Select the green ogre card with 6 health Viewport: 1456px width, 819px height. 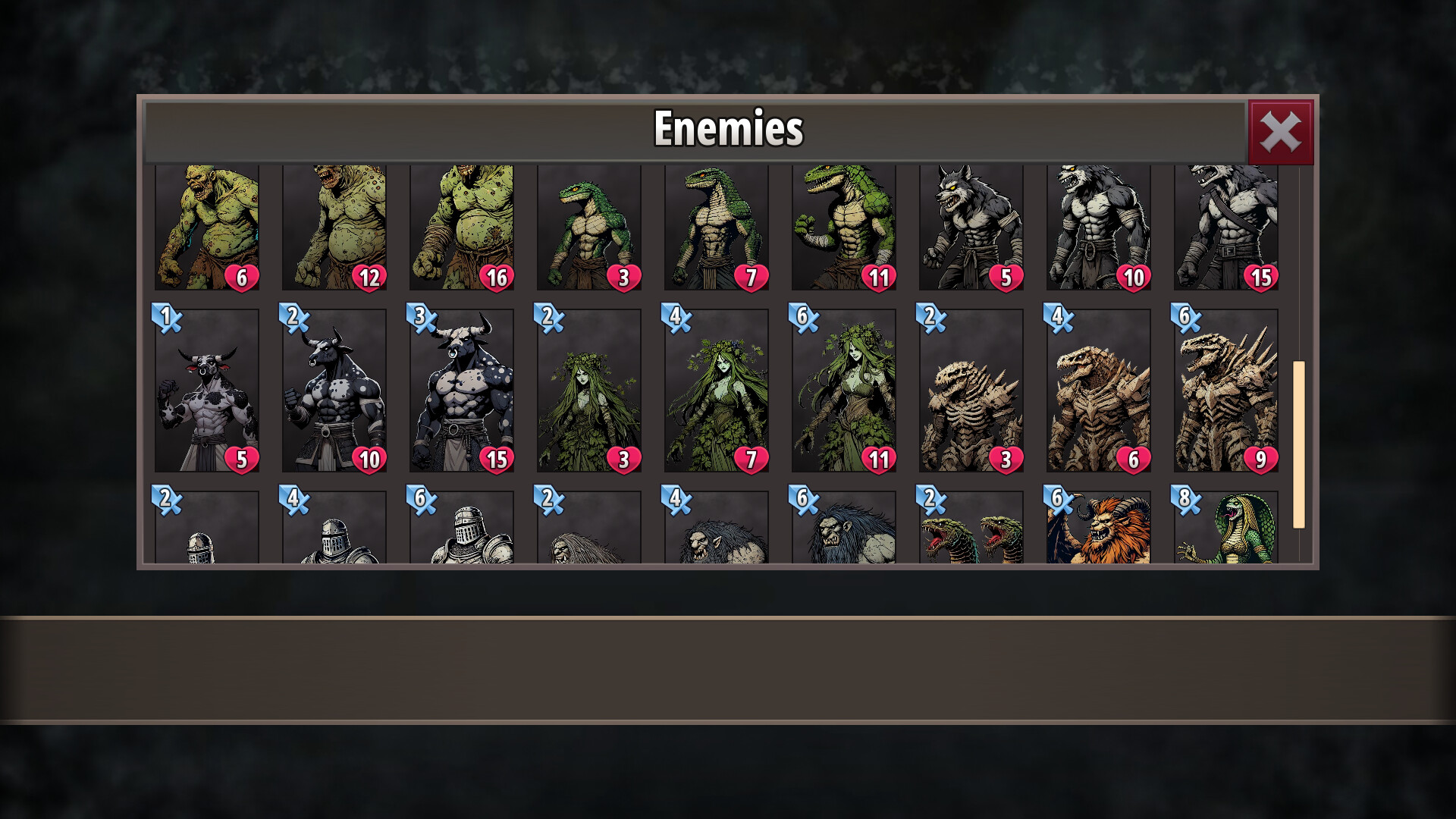click(207, 227)
